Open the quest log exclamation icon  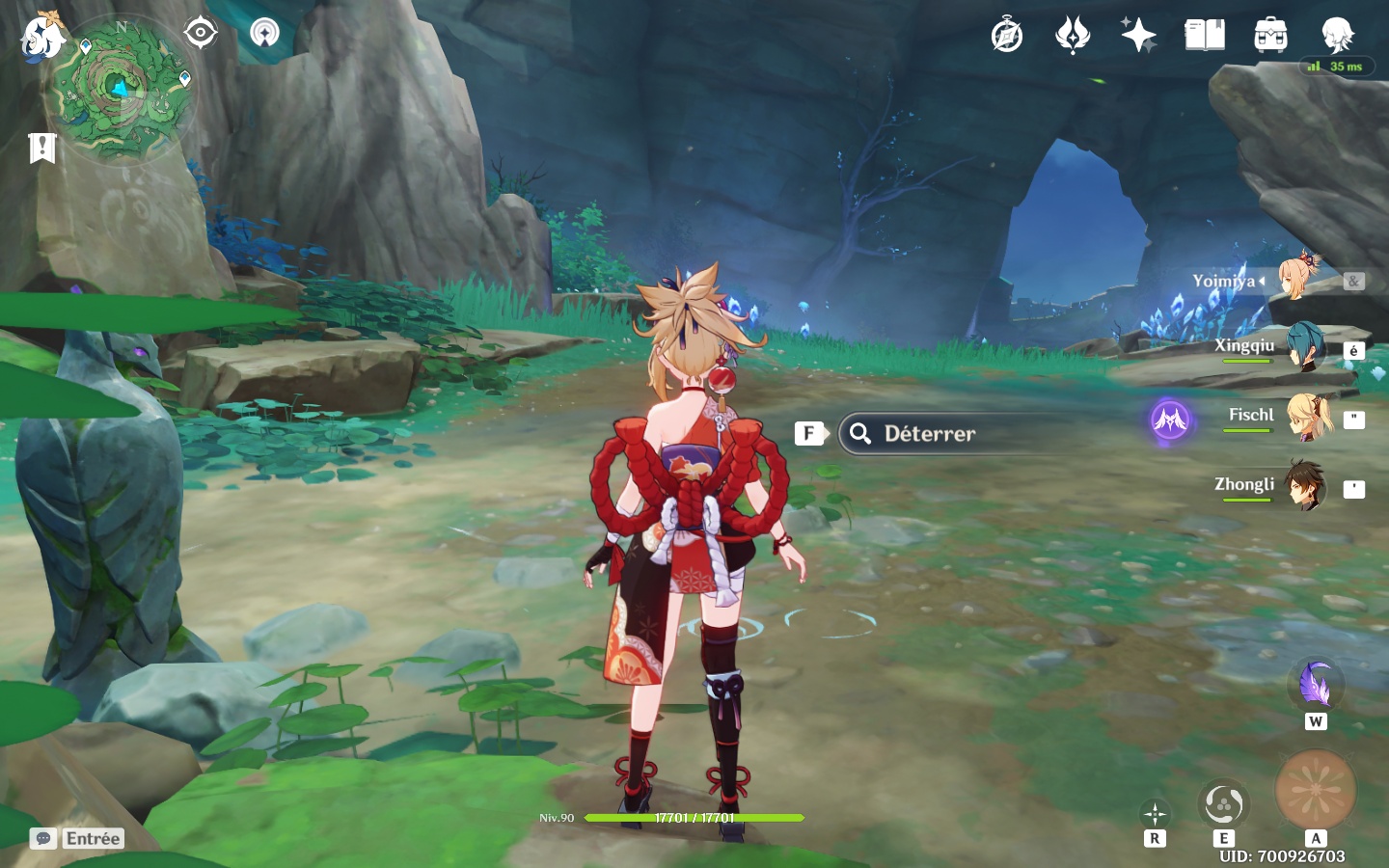click(x=42, y=148)
